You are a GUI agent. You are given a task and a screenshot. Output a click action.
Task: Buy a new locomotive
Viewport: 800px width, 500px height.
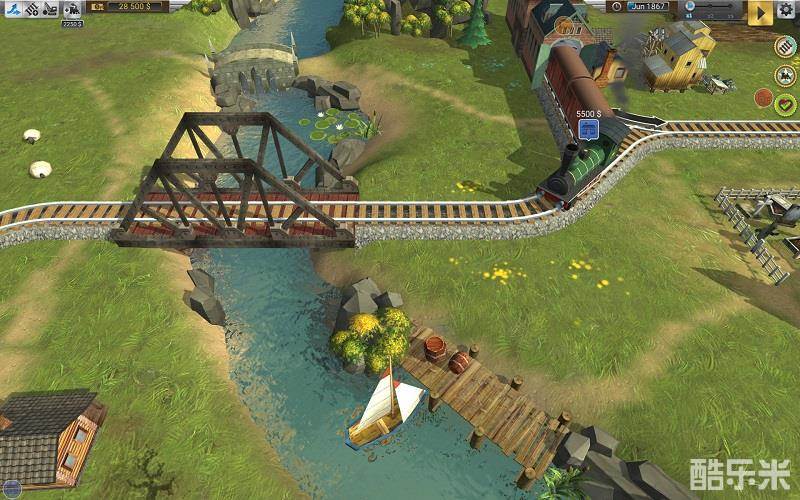[72, 9]
